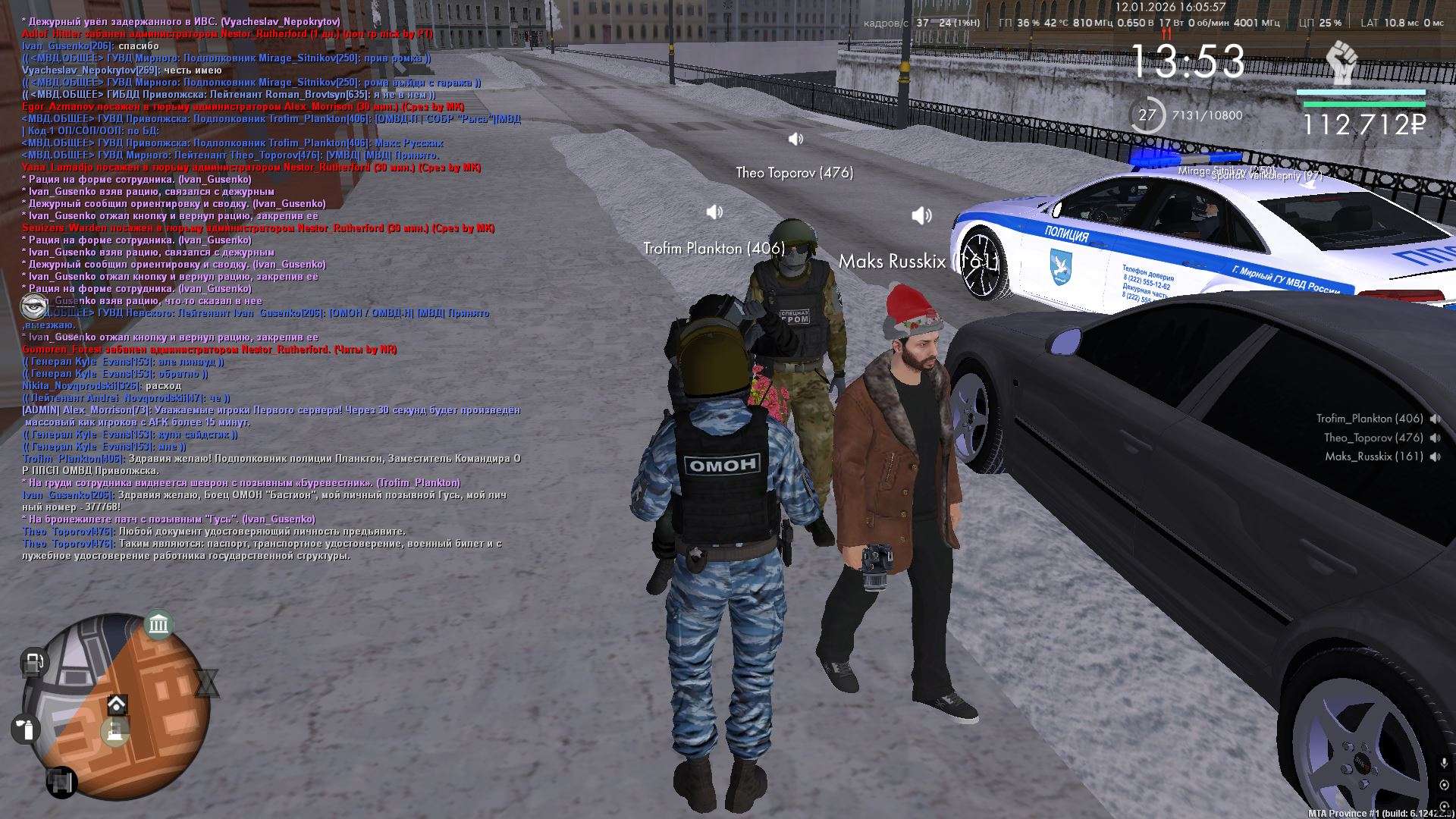This screenshot has width=1456, height=819.
Task: Click the speaker icon above Theo Toporov
Action: pyautogui.click(x=795, y=139)
